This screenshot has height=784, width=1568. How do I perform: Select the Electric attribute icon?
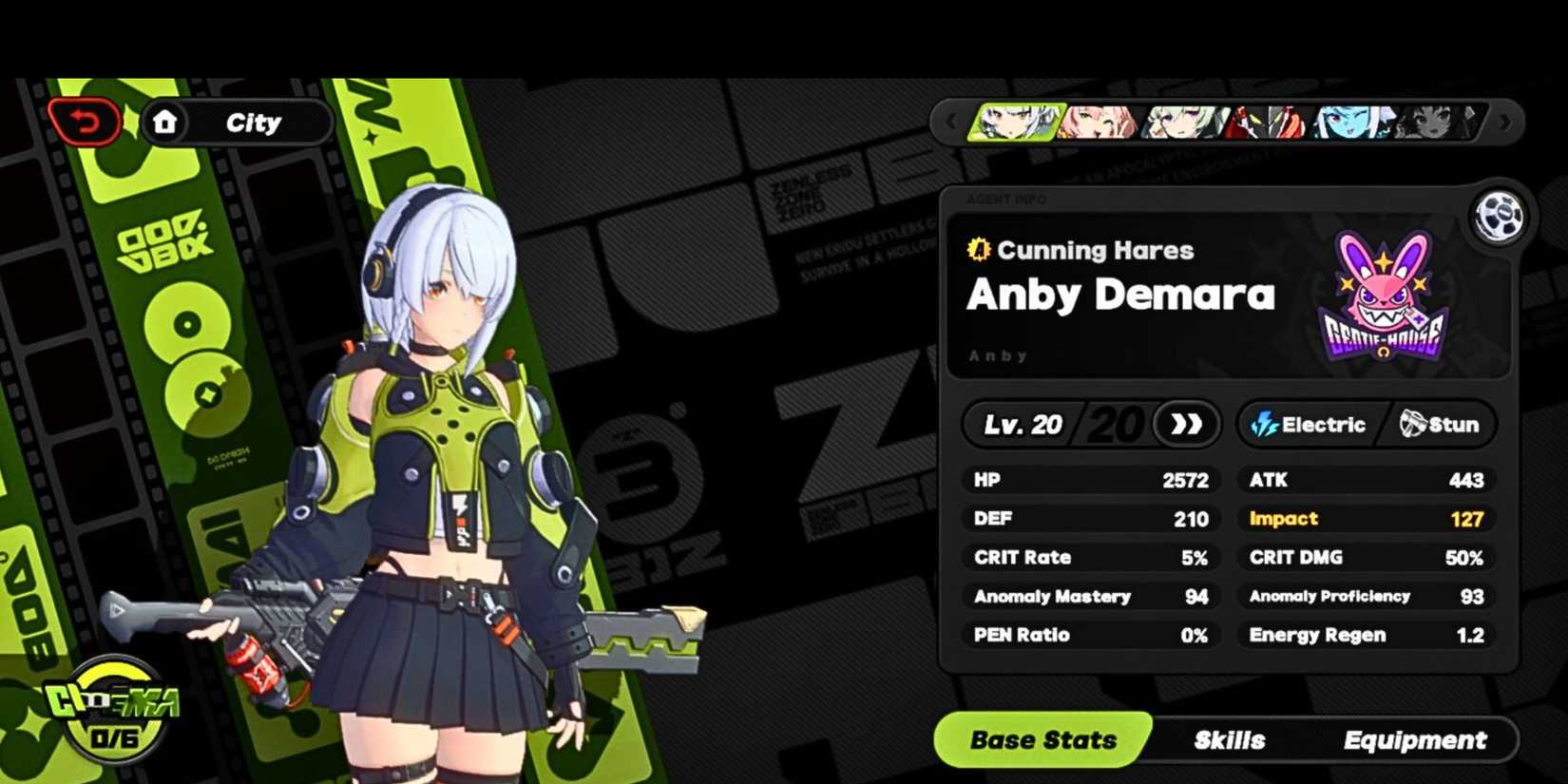[x=1264, y=425]
